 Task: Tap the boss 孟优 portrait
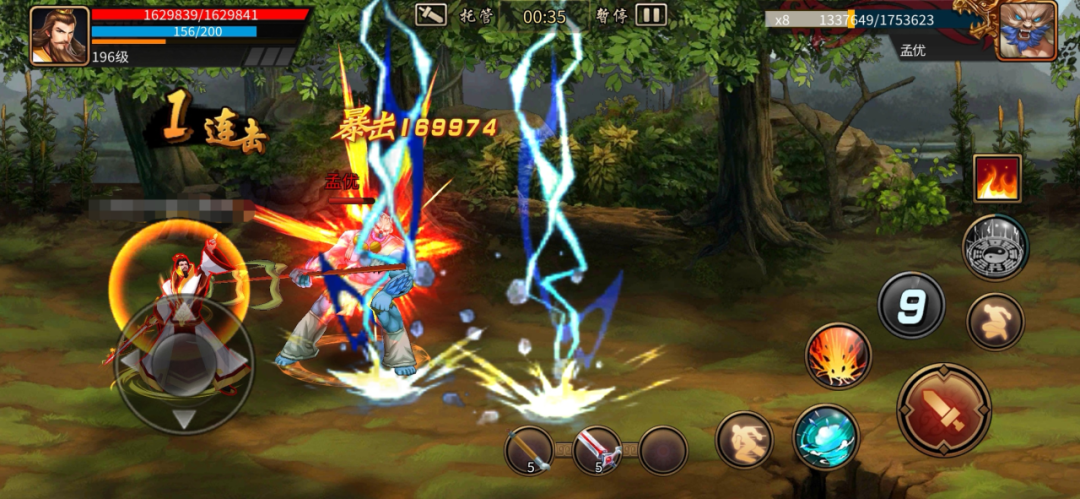point(1026,30)
